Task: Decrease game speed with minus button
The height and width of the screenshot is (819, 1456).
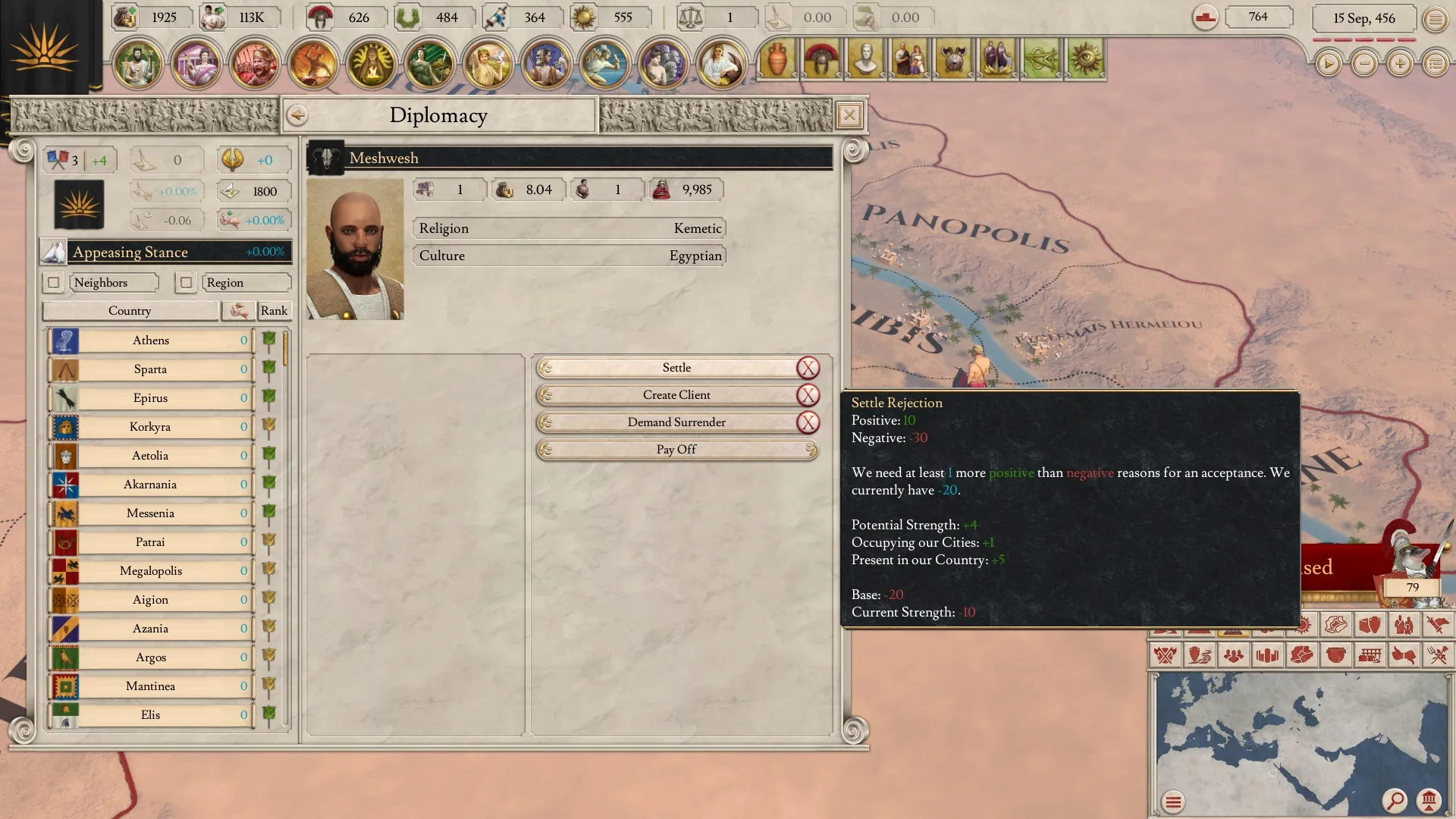Action: [x=1364, y=64]
